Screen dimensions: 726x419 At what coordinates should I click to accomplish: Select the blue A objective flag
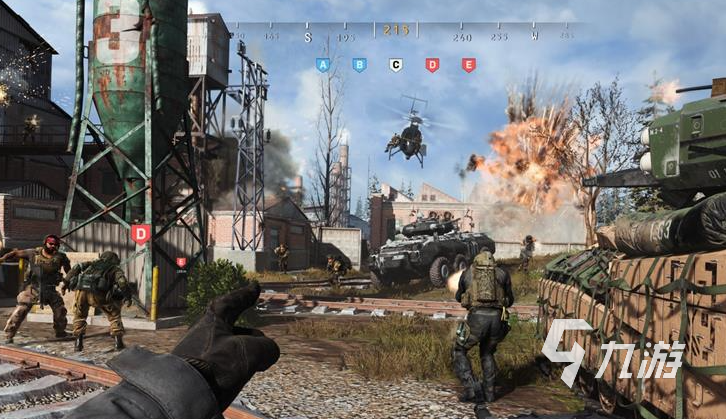coord(322,65)
